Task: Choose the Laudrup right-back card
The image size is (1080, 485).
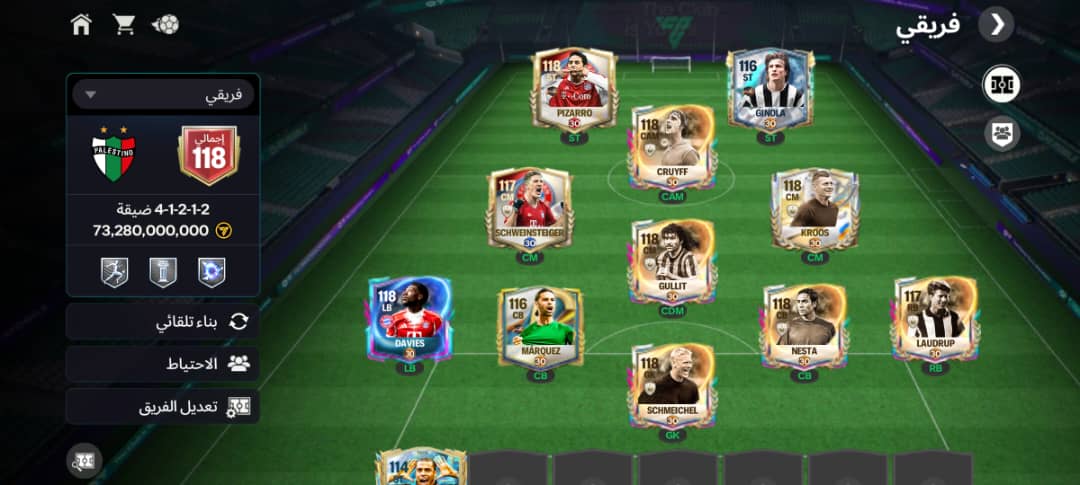Action: 934,318
